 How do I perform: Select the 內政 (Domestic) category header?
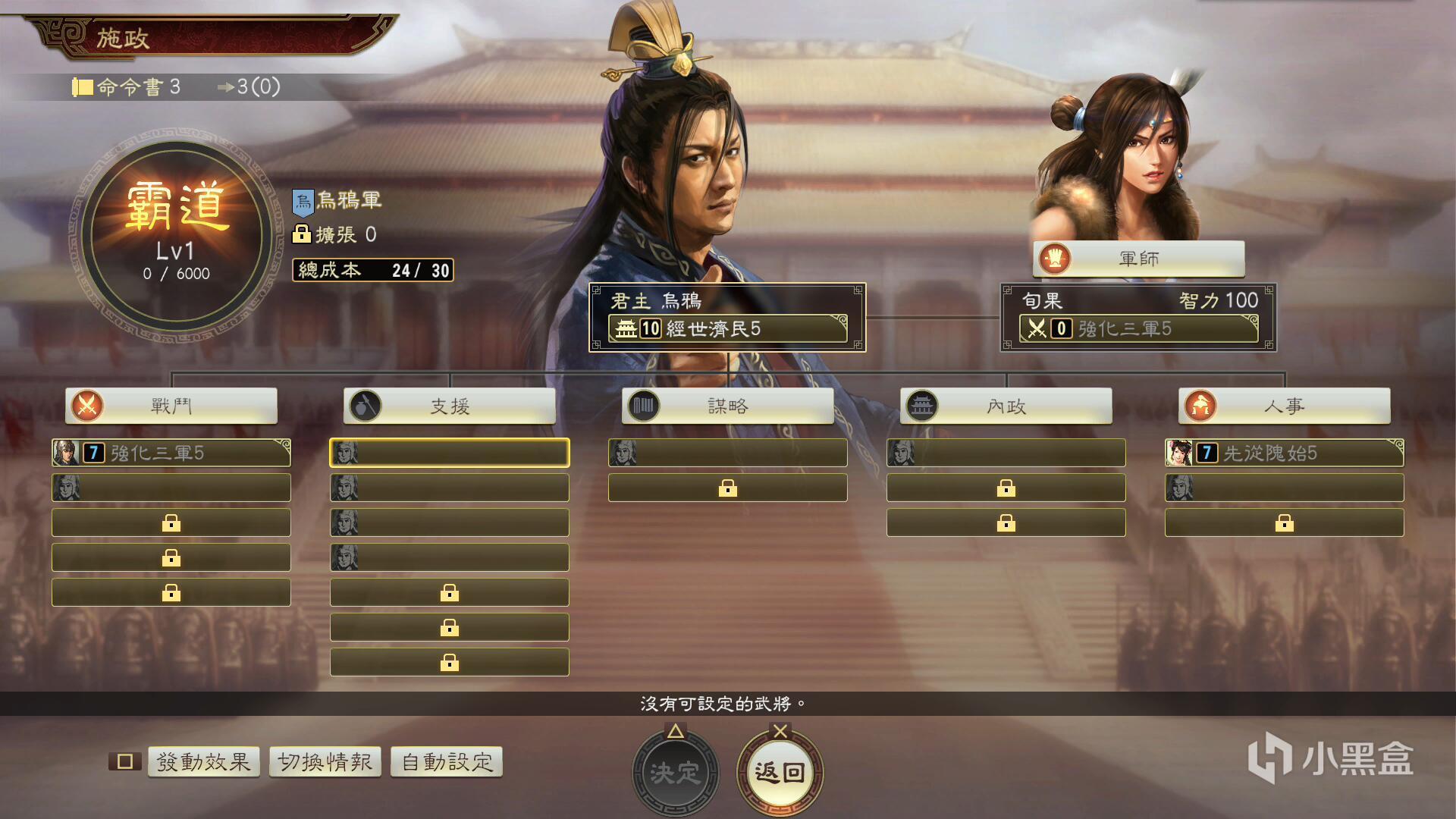point(1006,406)
